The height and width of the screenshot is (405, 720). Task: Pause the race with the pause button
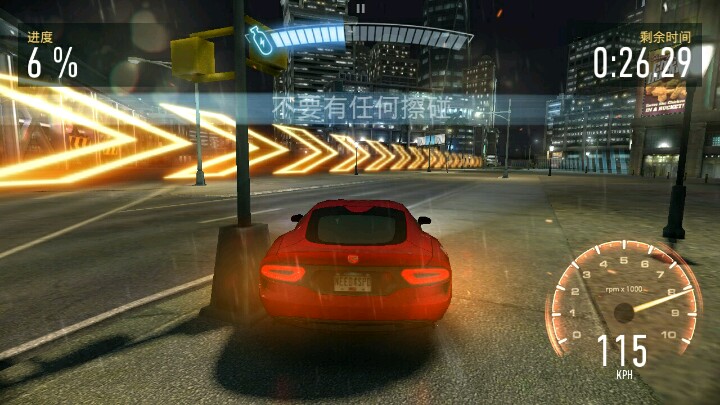click(359, 7)
